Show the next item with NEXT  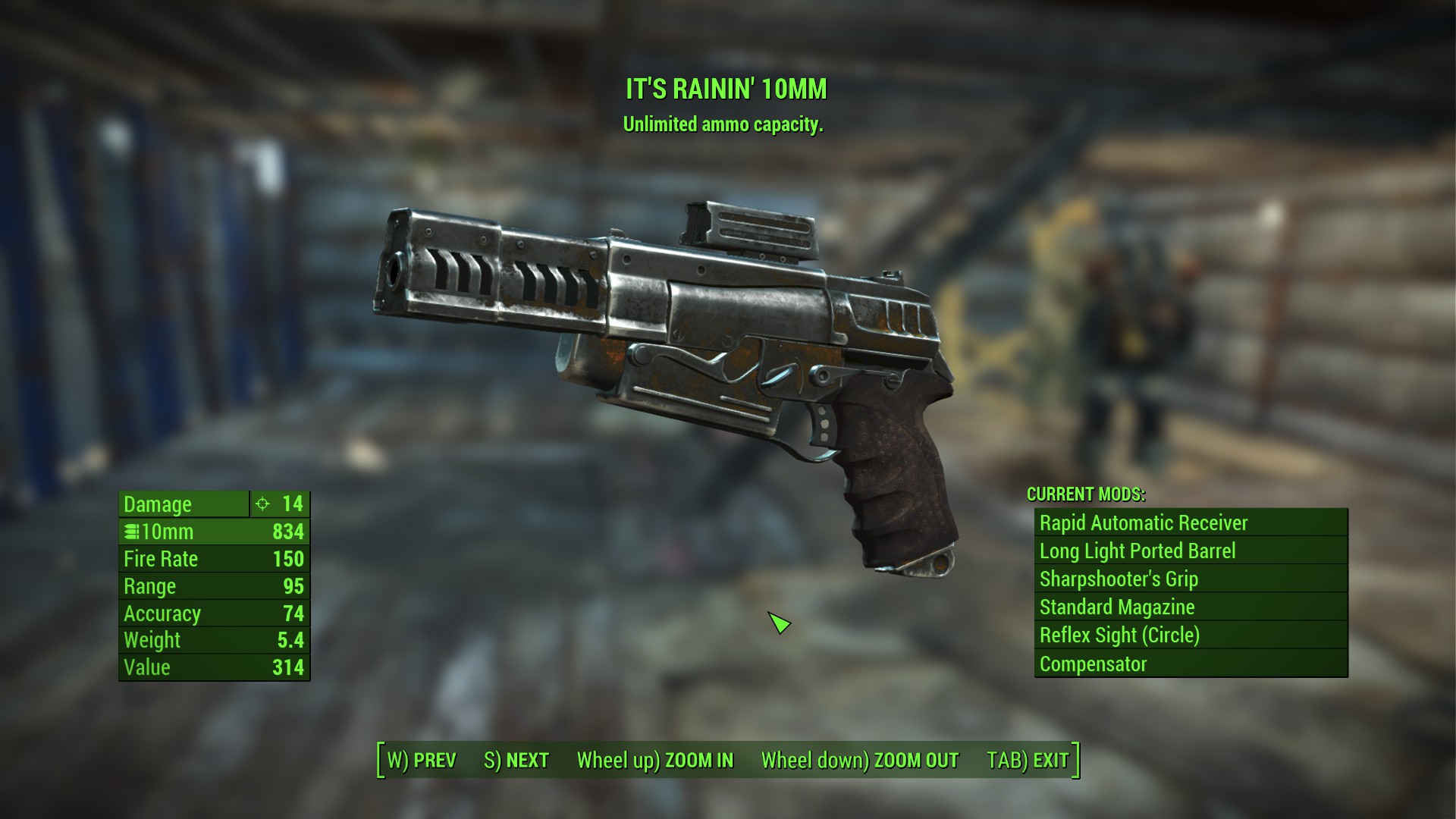[x=516, y=760]
